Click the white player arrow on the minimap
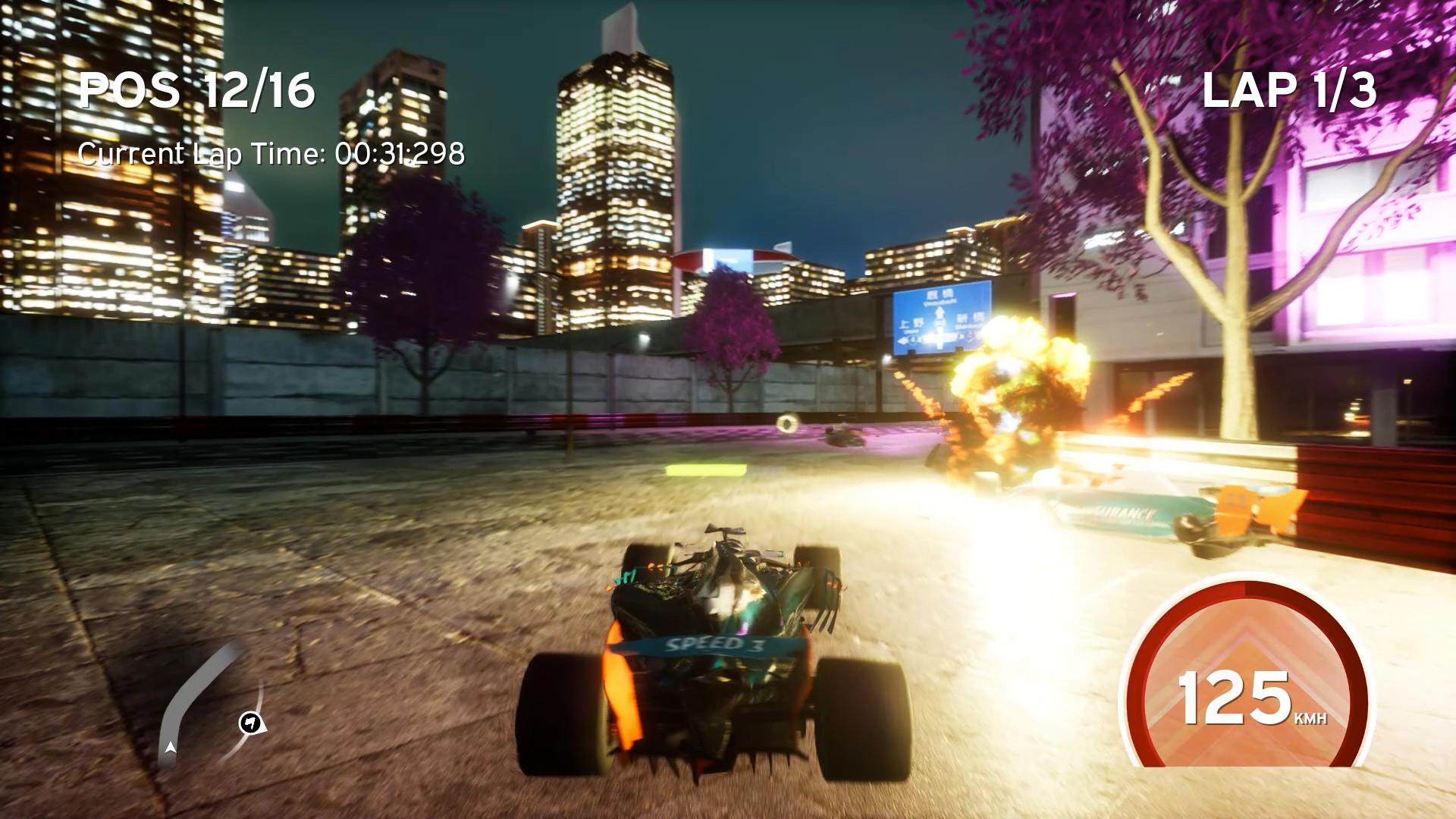This screenshot has height=819, width=1456. click(171, 748)
